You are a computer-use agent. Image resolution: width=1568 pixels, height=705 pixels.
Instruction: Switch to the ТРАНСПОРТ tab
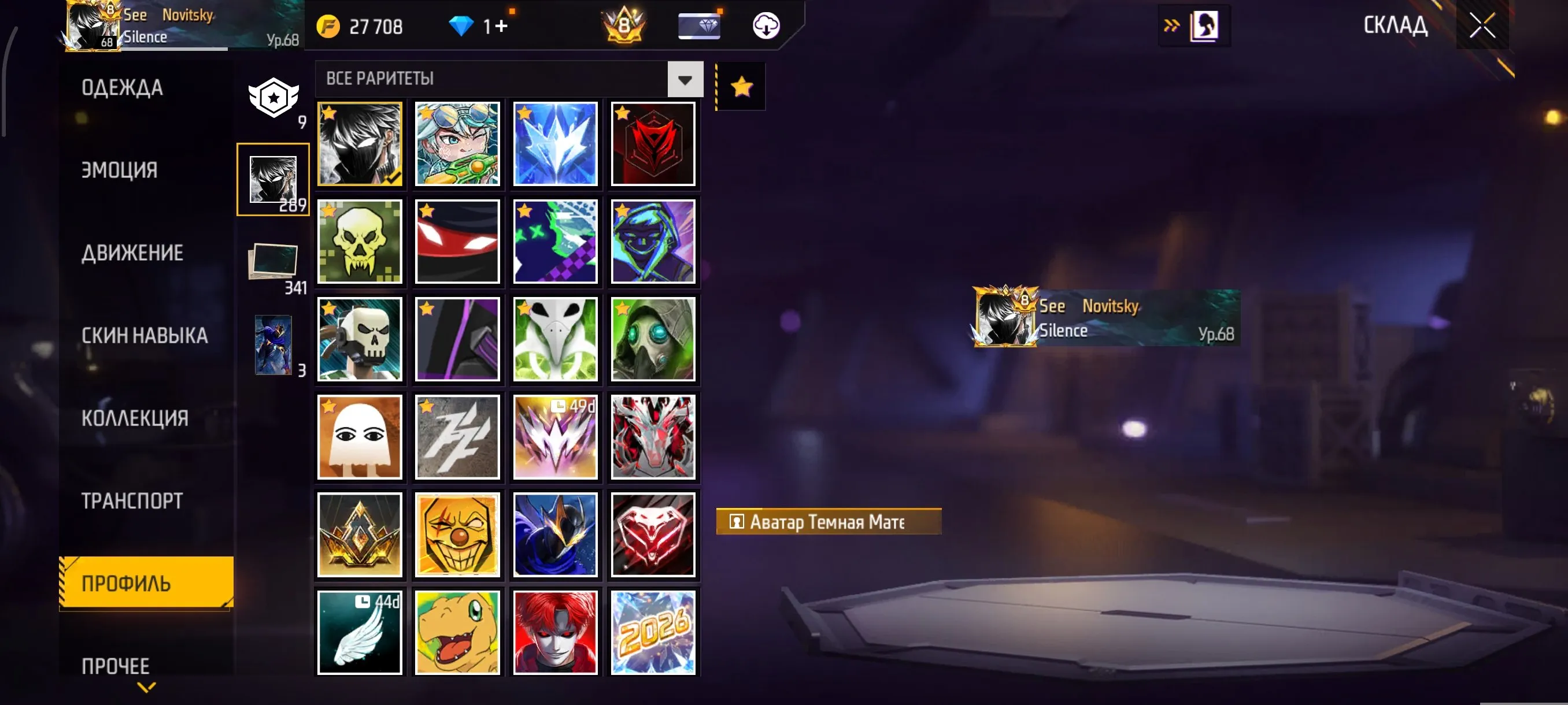(x=131, y=499)
